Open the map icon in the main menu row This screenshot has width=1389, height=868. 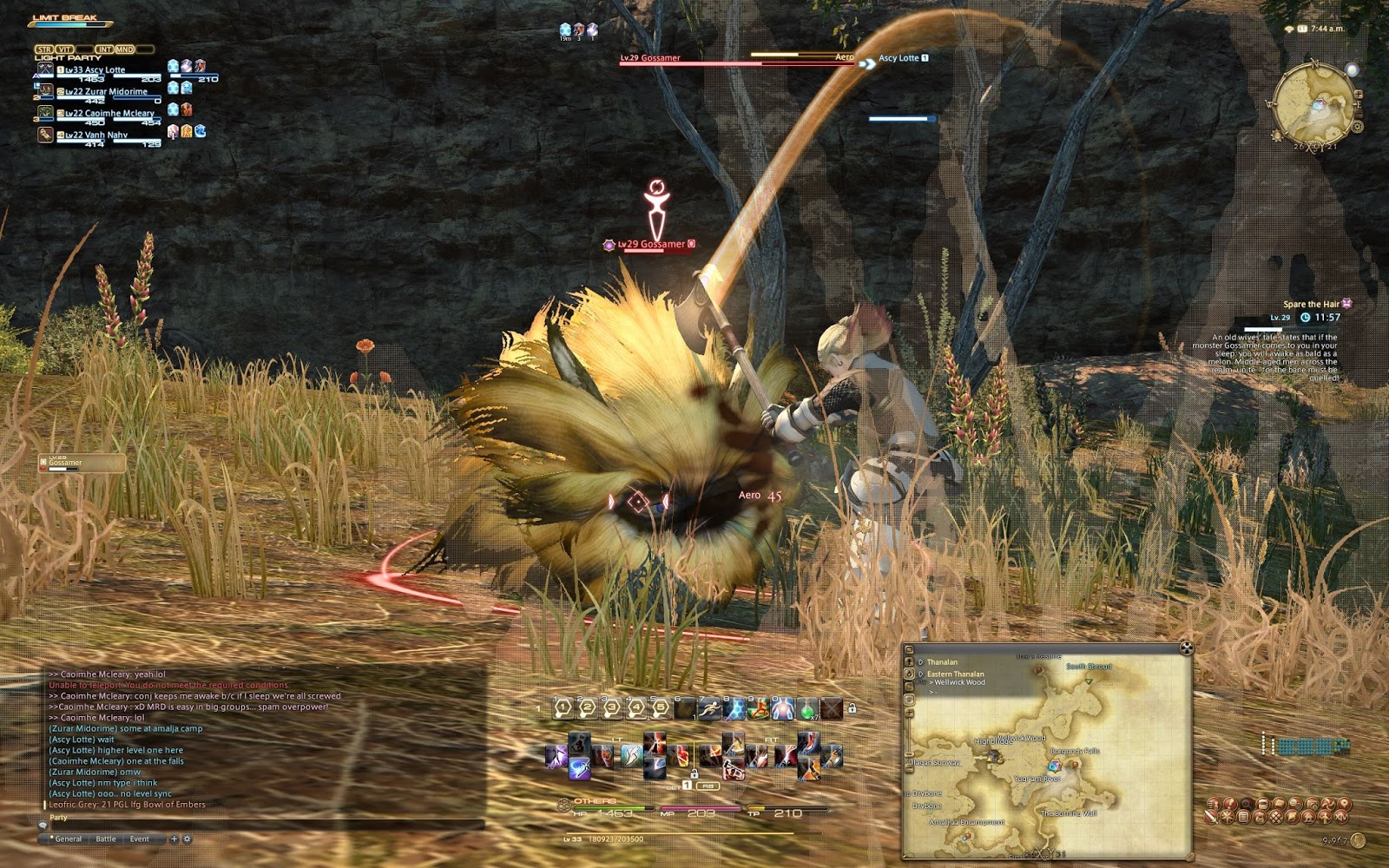click(1343, 804)
